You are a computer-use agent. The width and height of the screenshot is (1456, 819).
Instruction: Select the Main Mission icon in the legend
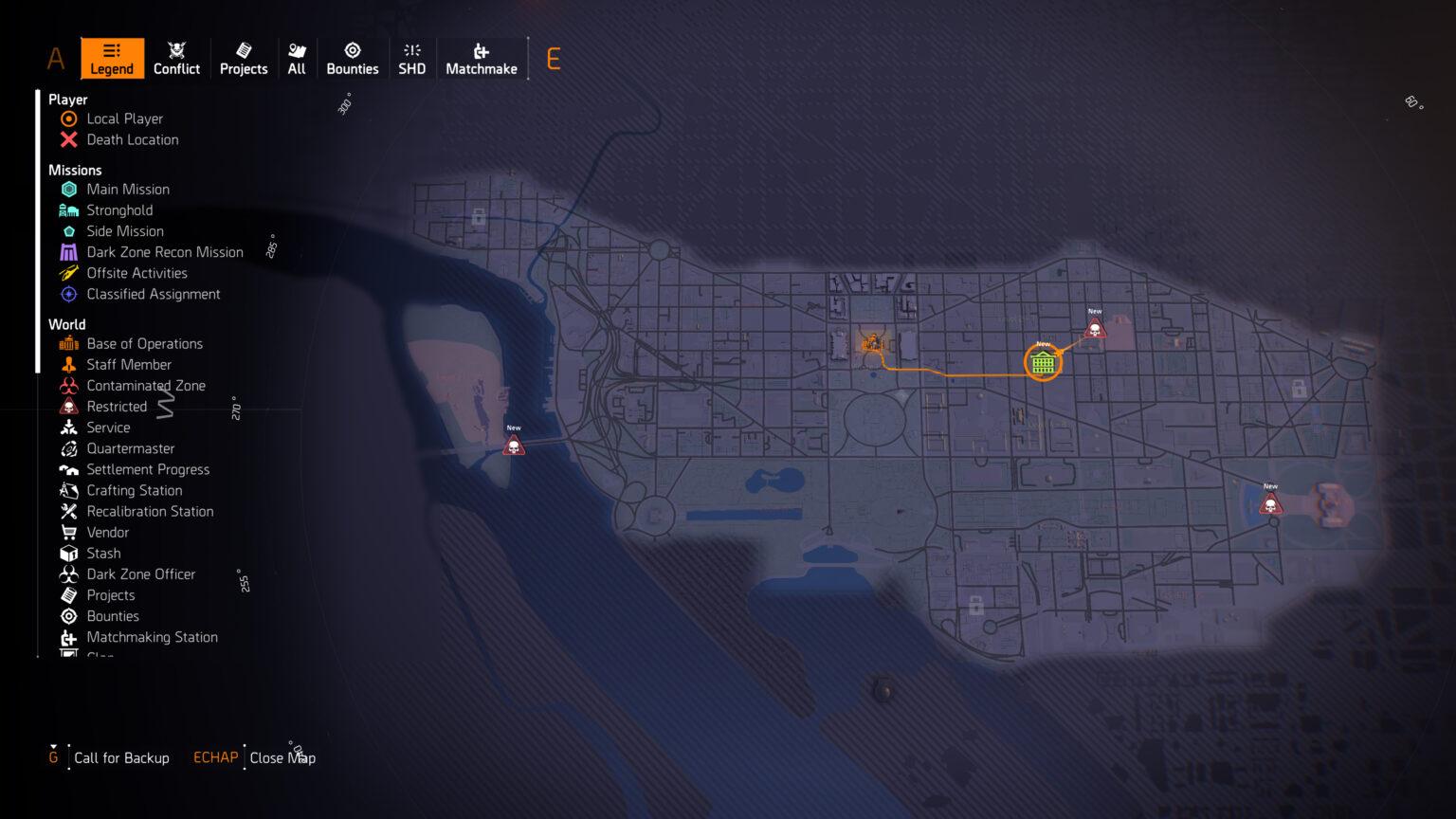68,189
